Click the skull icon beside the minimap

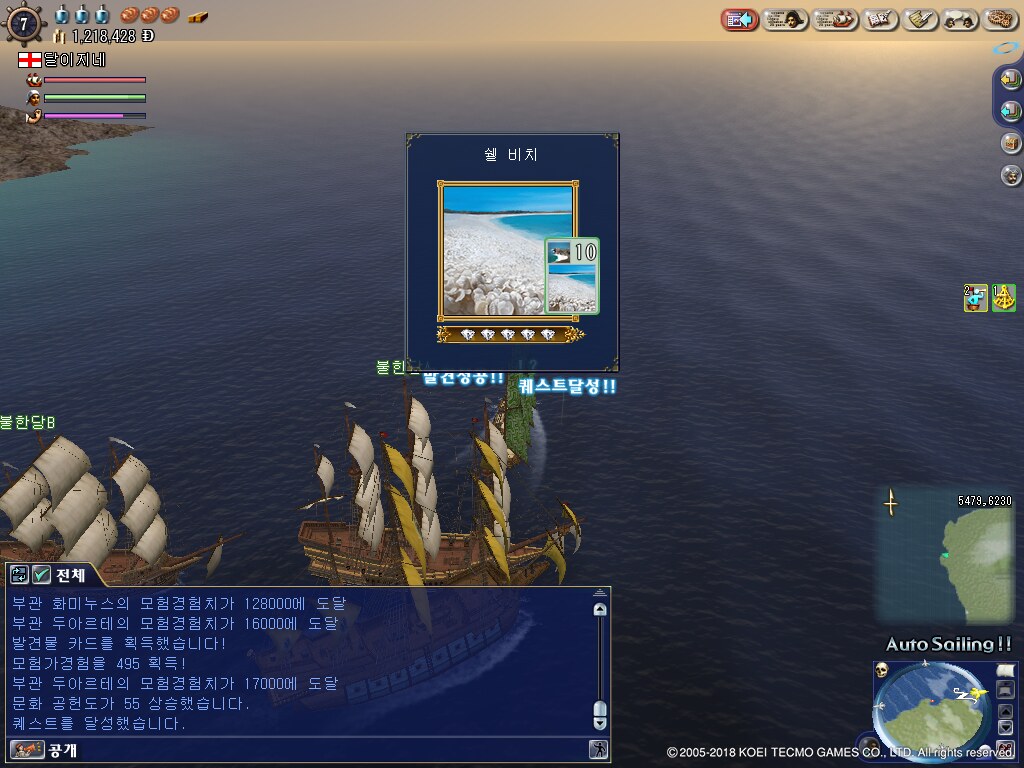click(881, 670)
